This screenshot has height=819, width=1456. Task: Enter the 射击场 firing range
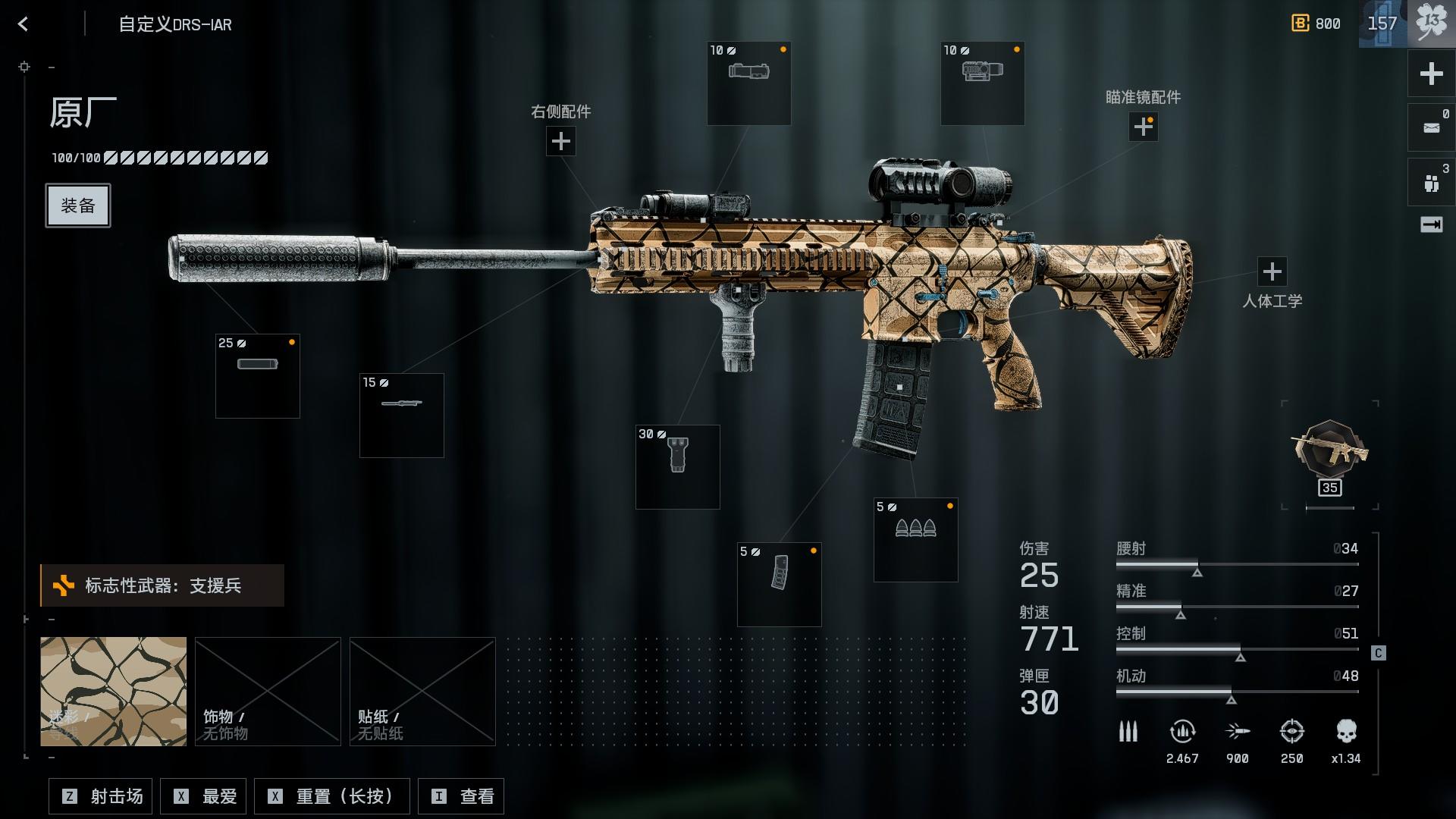[101, 796]
